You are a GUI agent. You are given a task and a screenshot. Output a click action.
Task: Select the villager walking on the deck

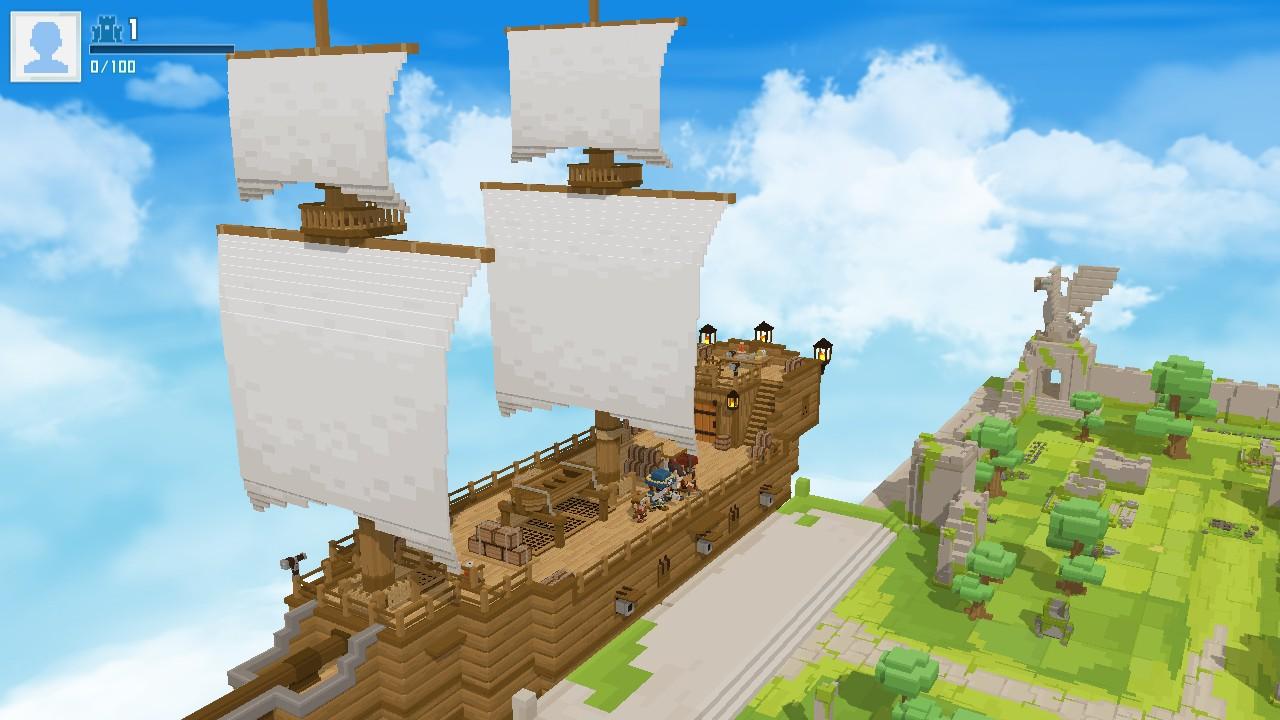coord(640,509)
